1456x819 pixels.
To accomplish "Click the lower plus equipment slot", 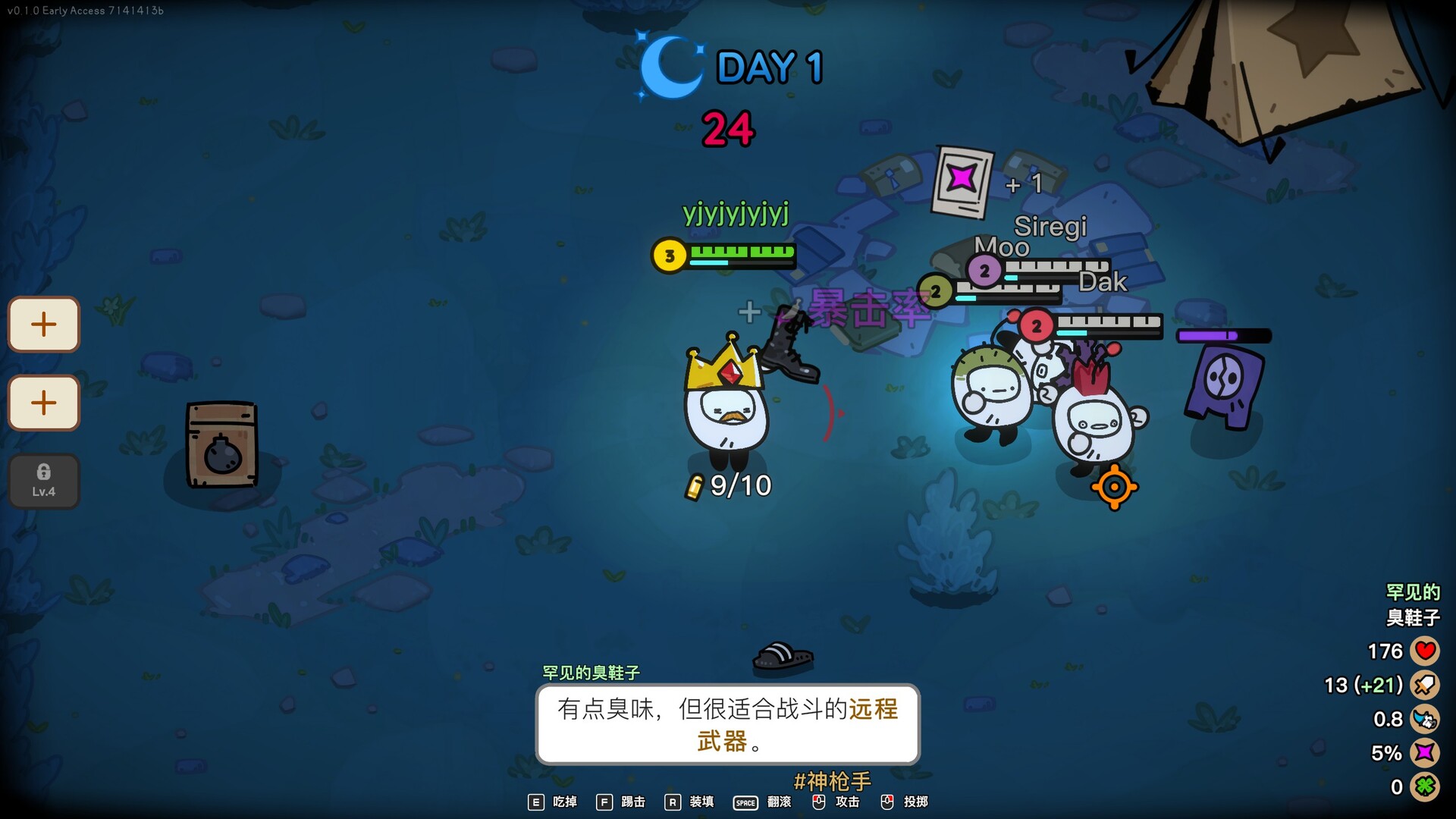I will click(x=43, y=403).
